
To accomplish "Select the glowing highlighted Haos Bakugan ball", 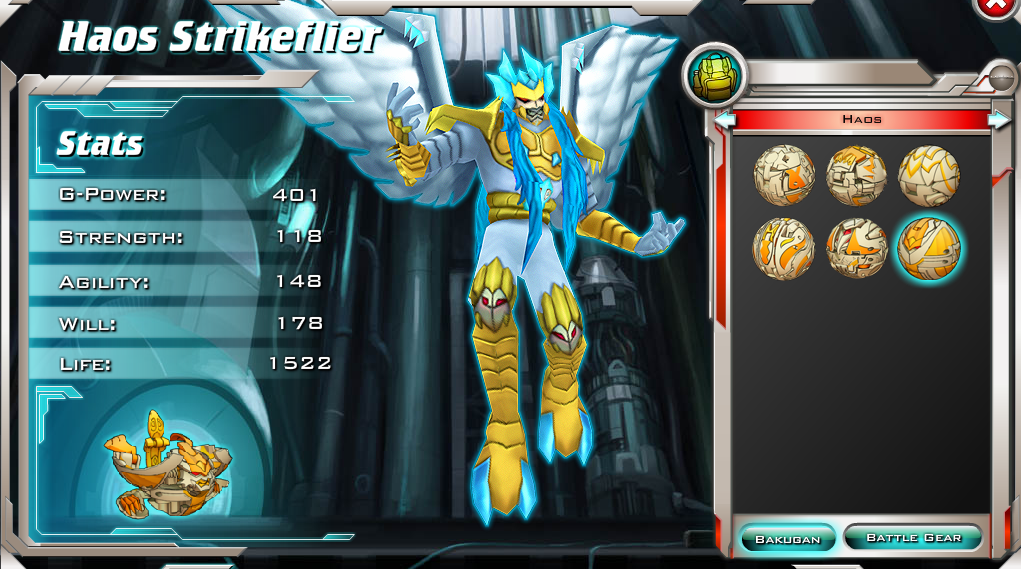I will pos(929,248).
